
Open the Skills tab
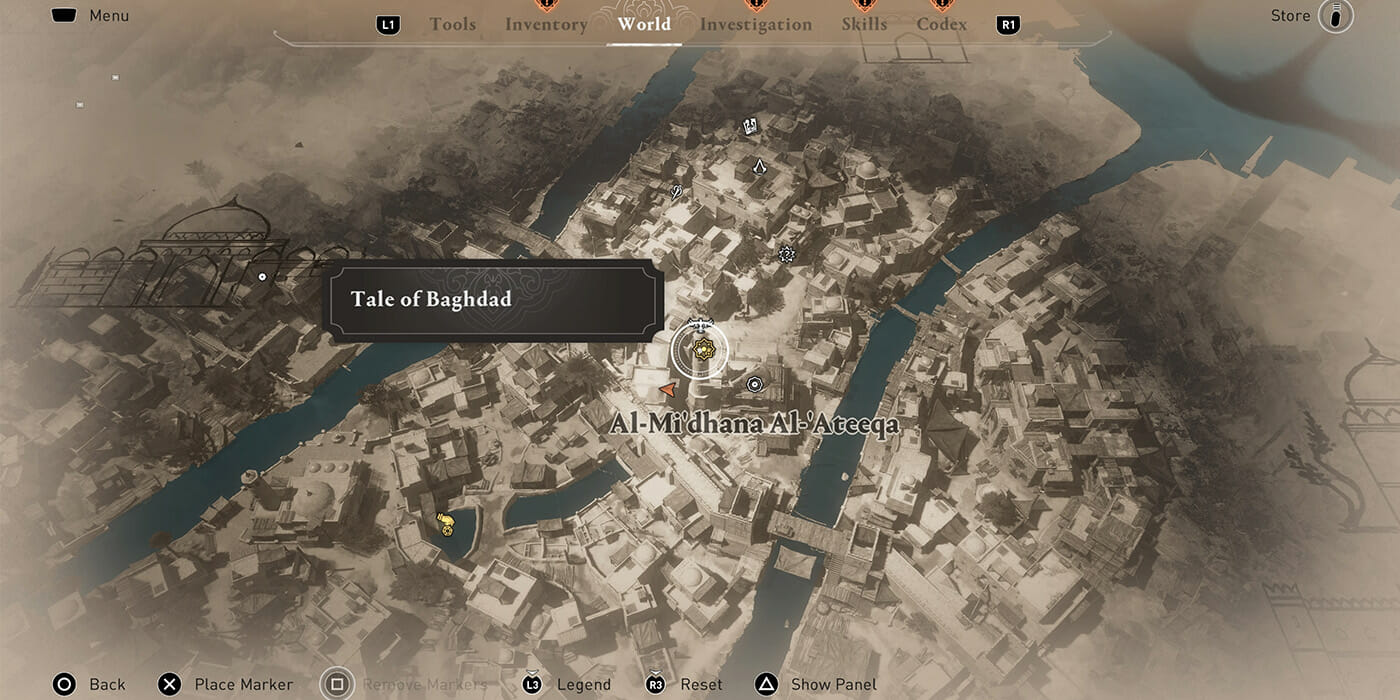click(x=862, y=24)
